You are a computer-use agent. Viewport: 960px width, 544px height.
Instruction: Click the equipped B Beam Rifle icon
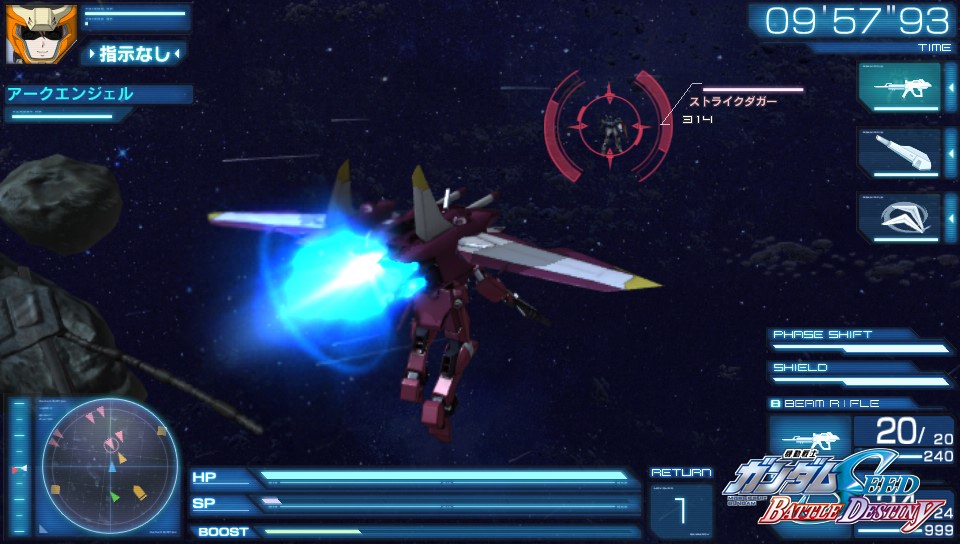point(807,439)
